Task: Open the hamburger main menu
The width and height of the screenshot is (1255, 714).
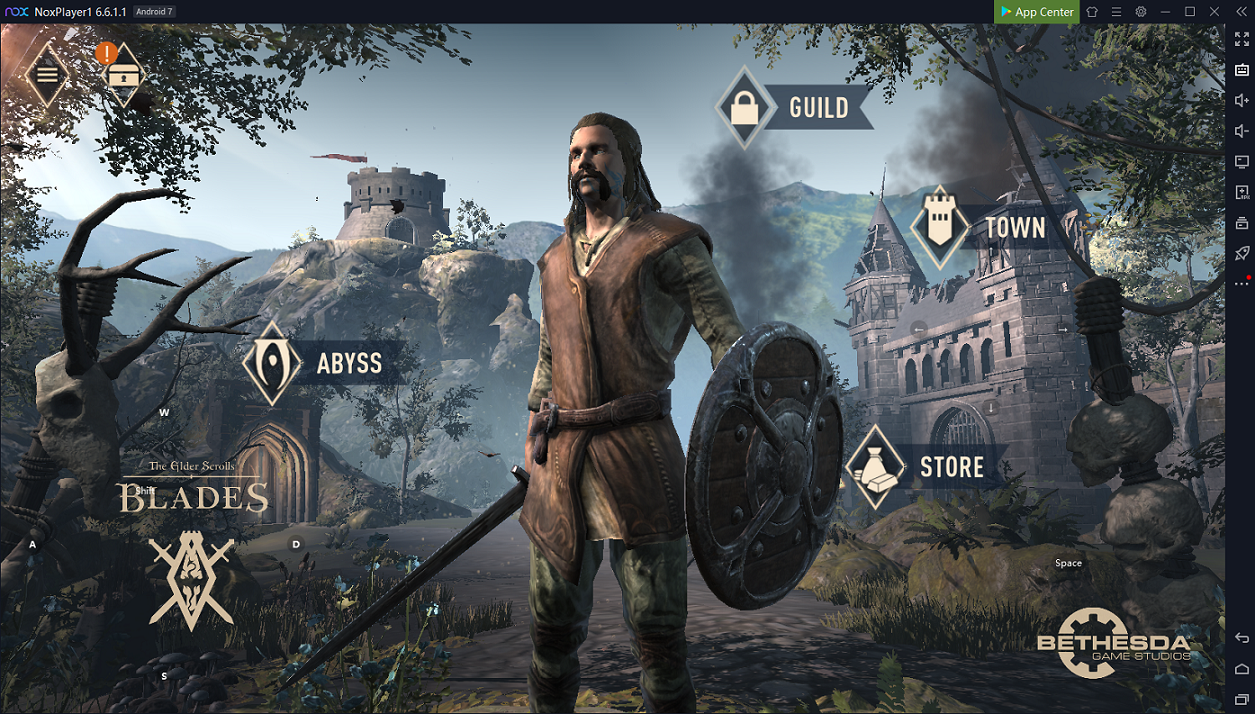Action: 47,74
